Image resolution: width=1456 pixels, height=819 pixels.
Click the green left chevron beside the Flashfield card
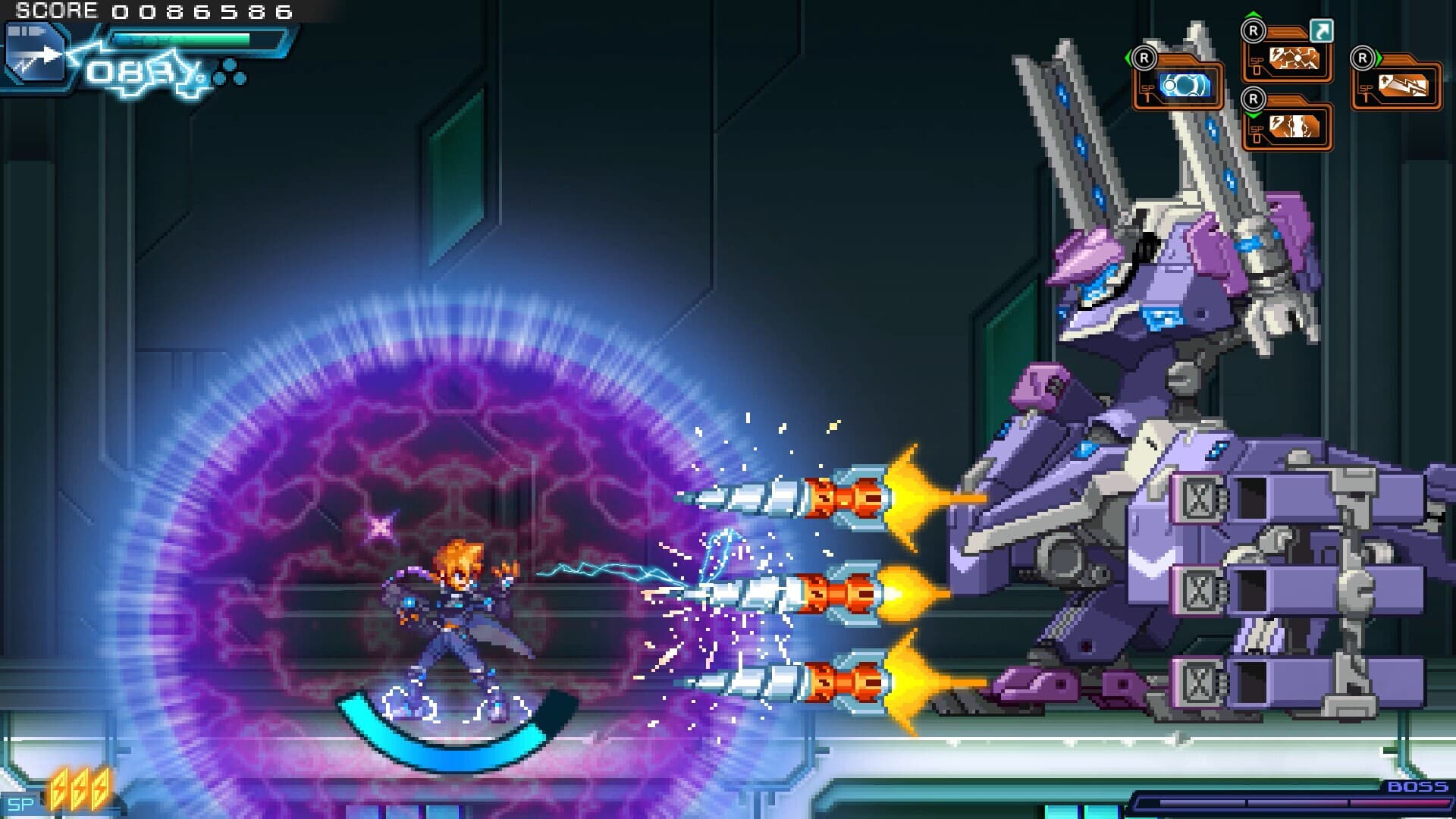coord(1128,55)
